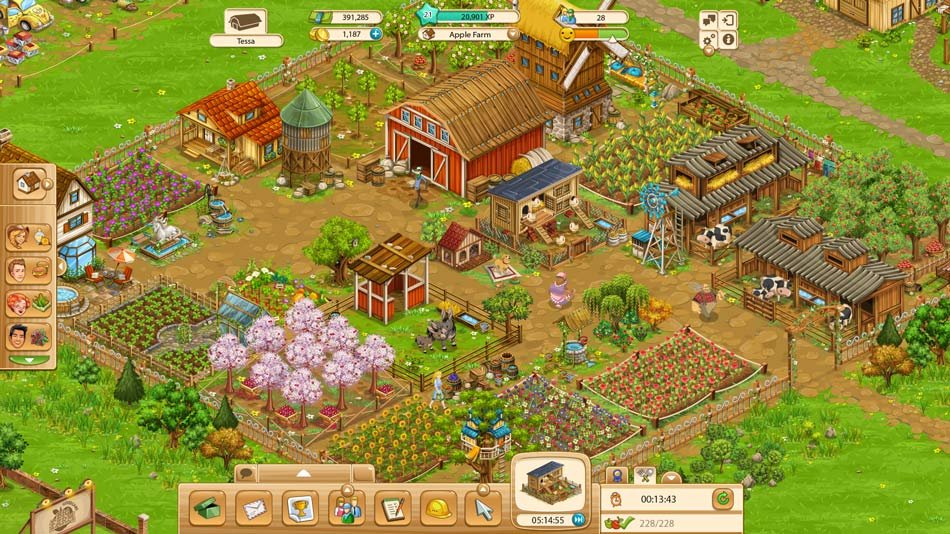
Task: Show the trophy achievements panel
Action: click(x=300, y=508)
